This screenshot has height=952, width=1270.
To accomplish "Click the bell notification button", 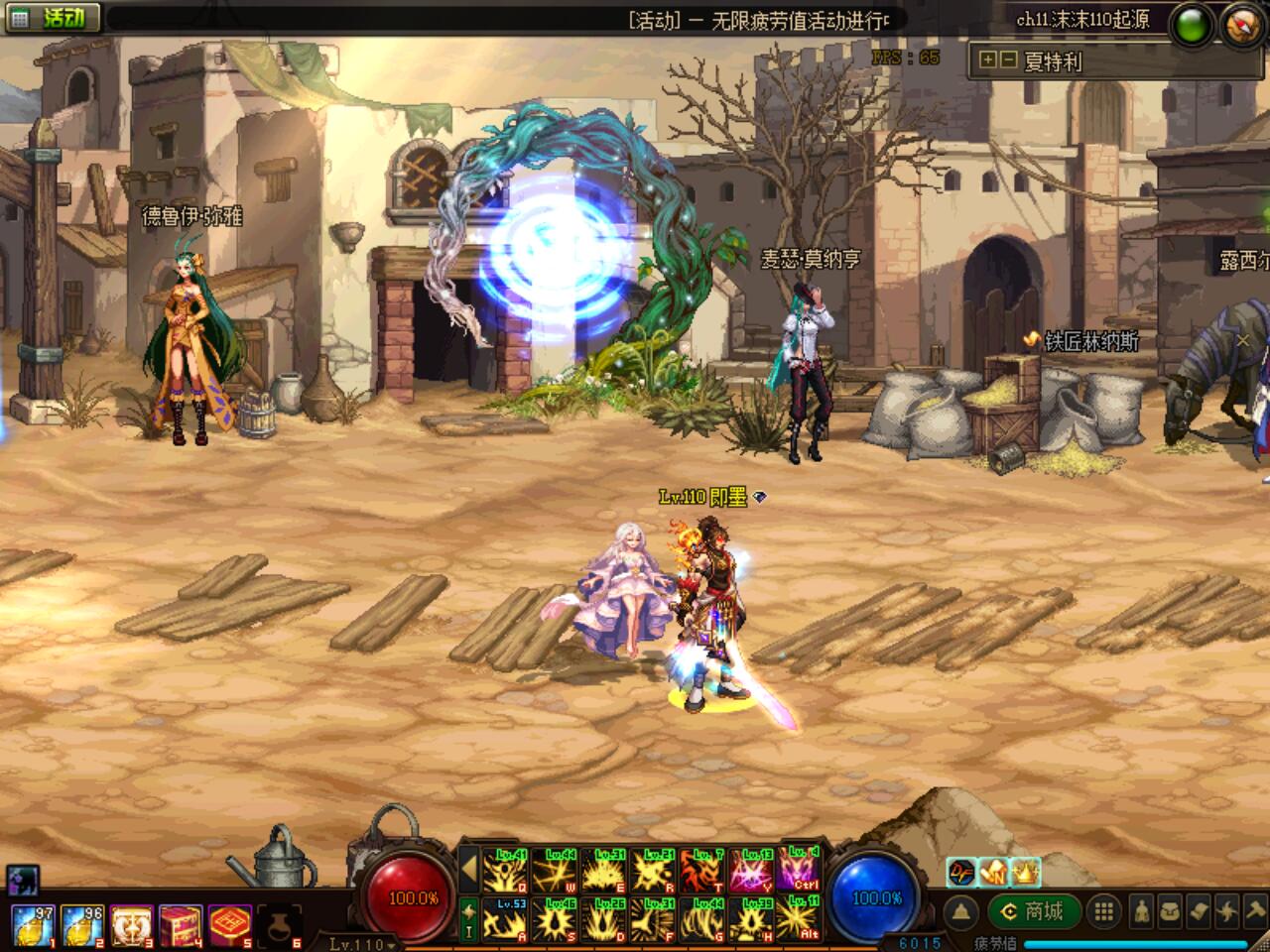I will pos(960,910).
